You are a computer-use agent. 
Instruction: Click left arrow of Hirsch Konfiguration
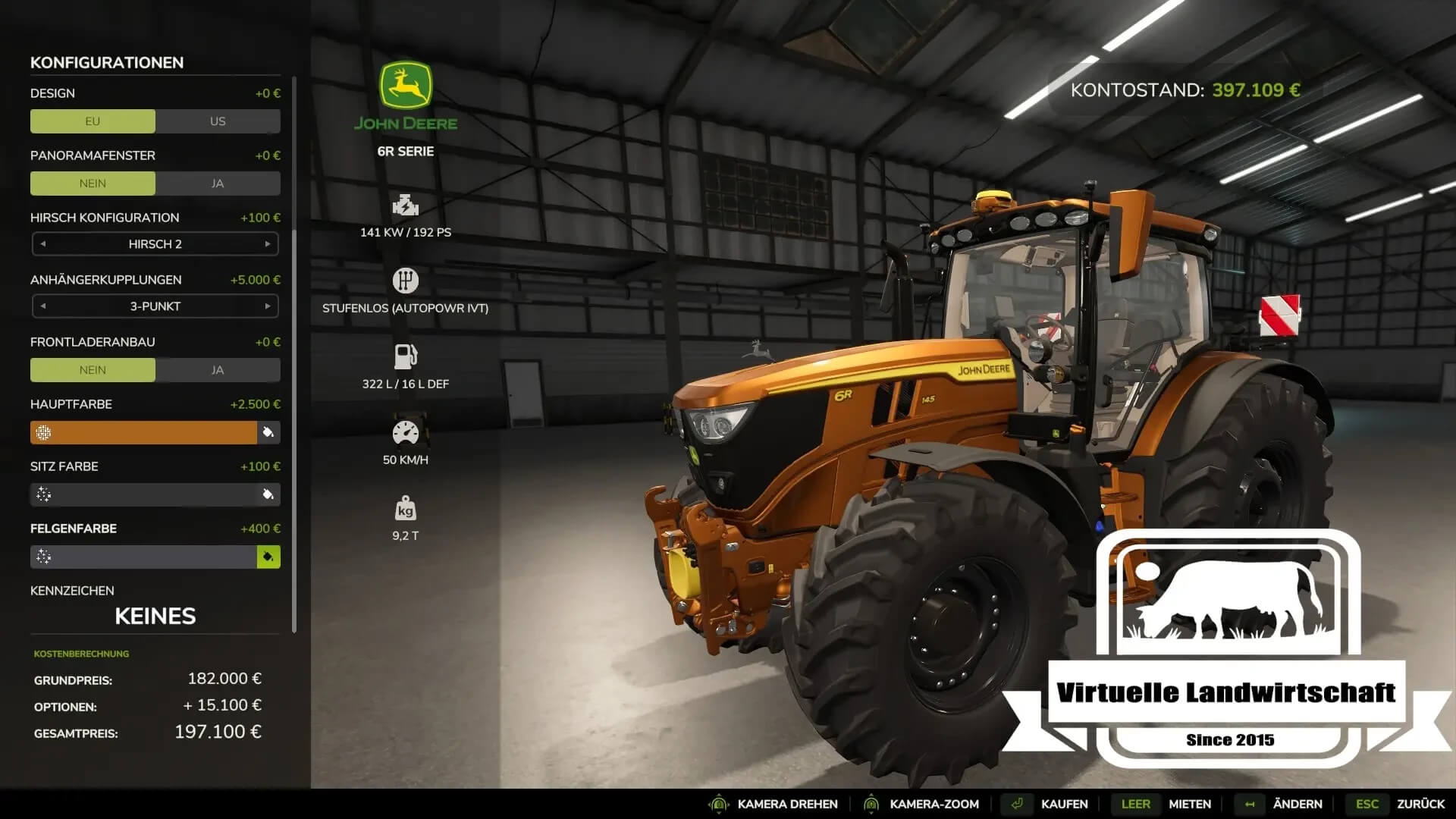(43, 244)
